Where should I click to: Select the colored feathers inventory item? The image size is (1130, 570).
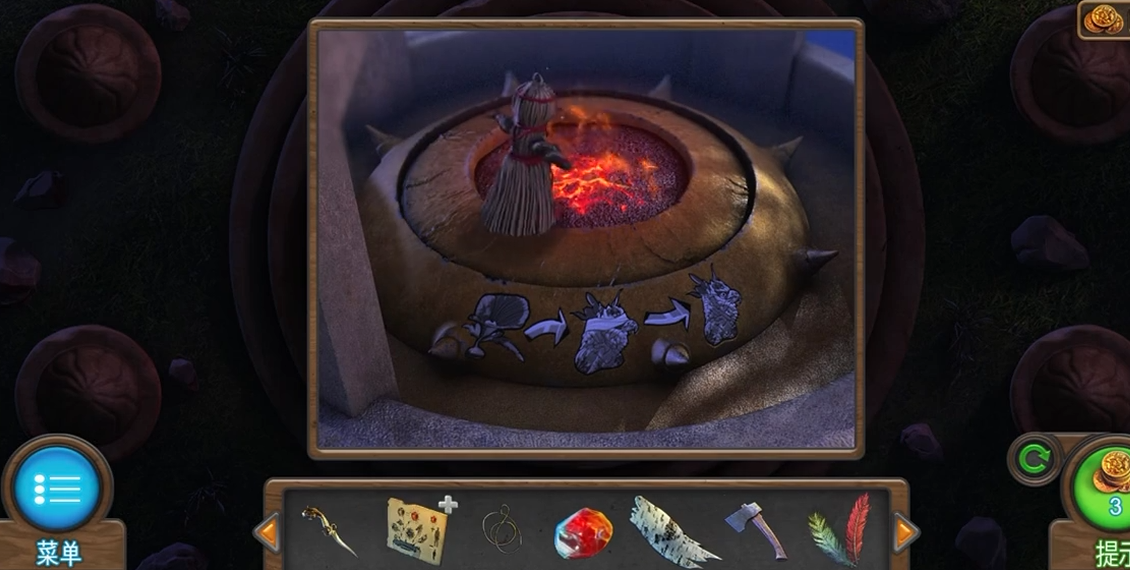pos(839,530)
